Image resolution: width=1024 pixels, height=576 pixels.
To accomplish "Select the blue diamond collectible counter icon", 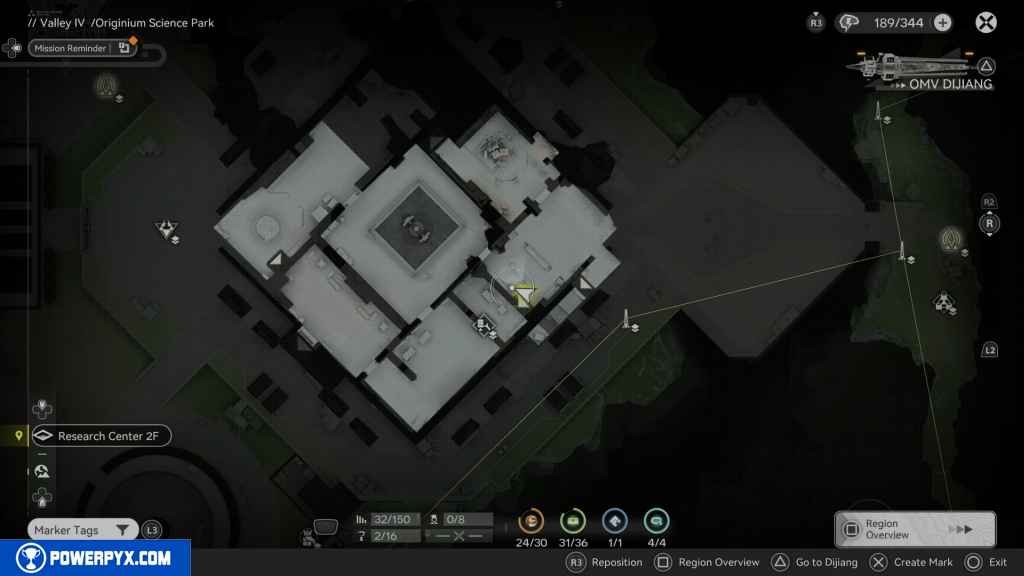I will coord(614,521).
